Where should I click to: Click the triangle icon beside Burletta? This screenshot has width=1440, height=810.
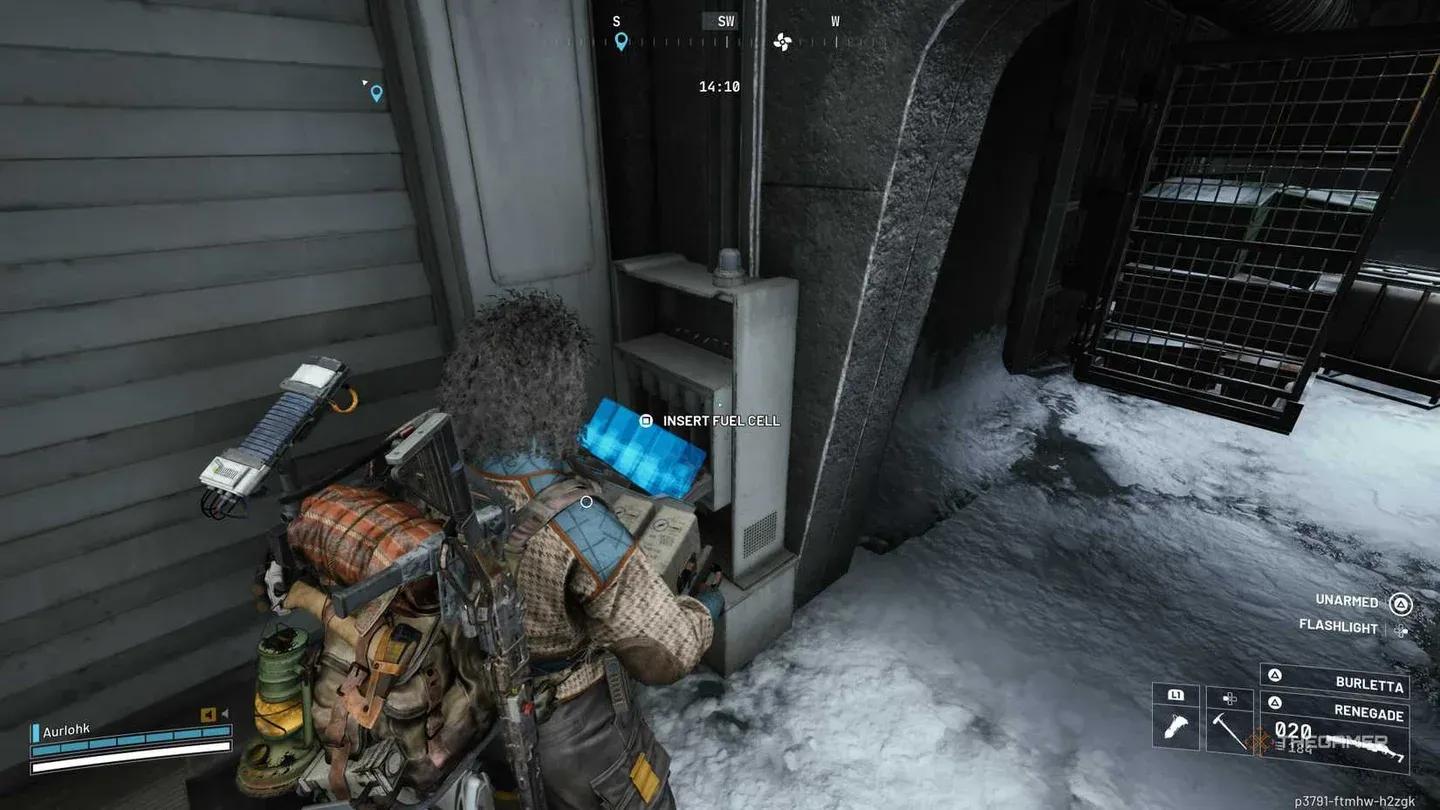pyautogui.click(x=1274, y=676)
